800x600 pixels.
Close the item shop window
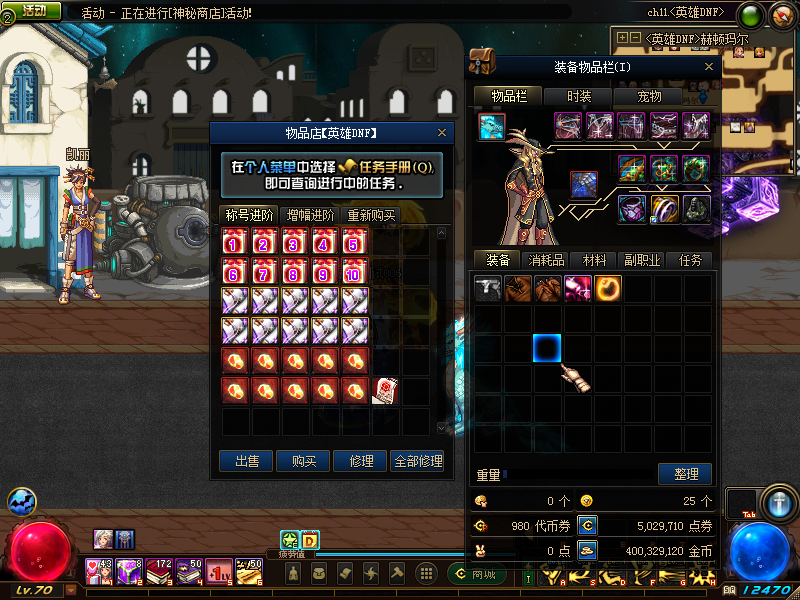point(442,132)
